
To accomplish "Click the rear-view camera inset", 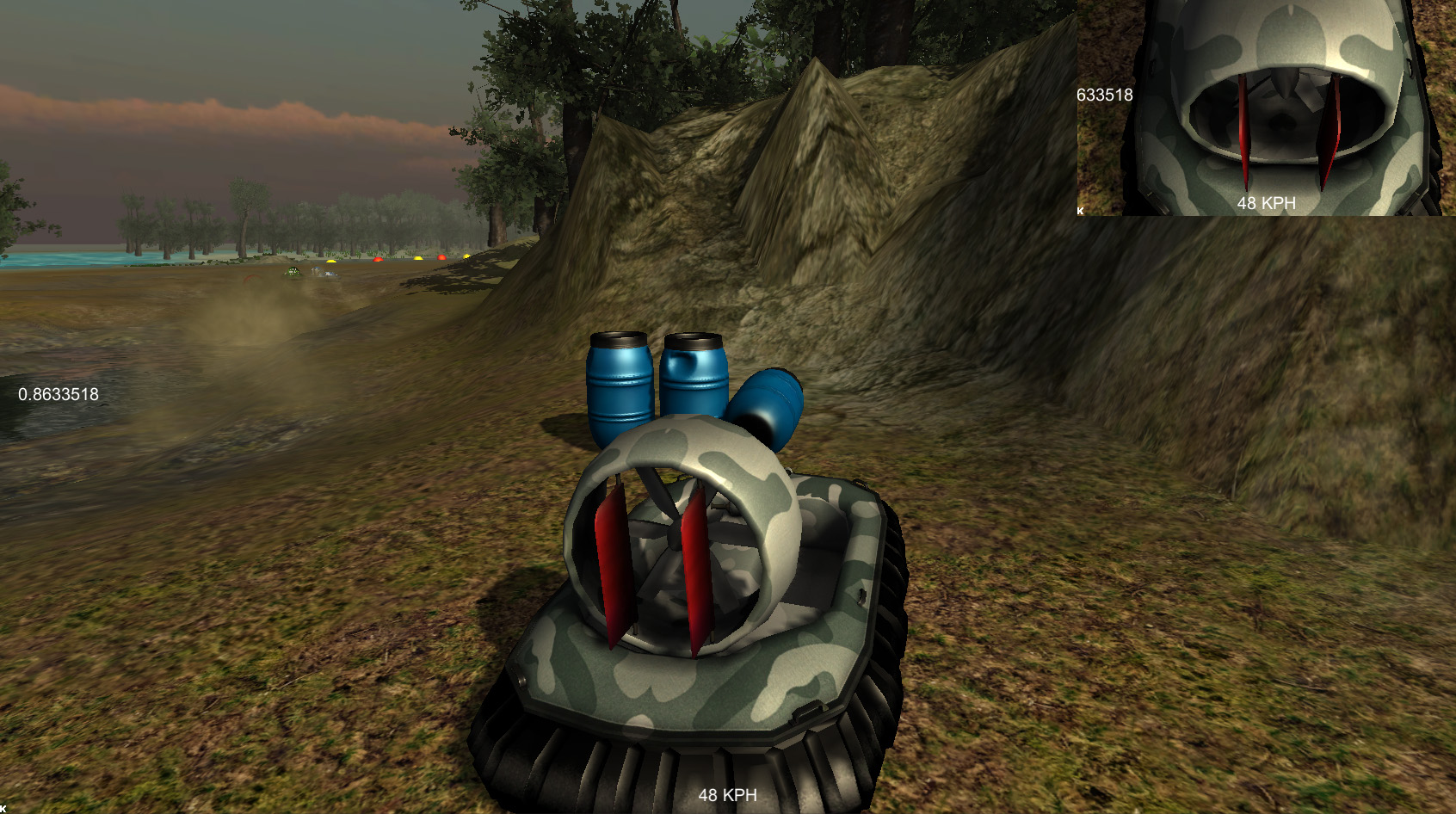I will coord(1265,108).
